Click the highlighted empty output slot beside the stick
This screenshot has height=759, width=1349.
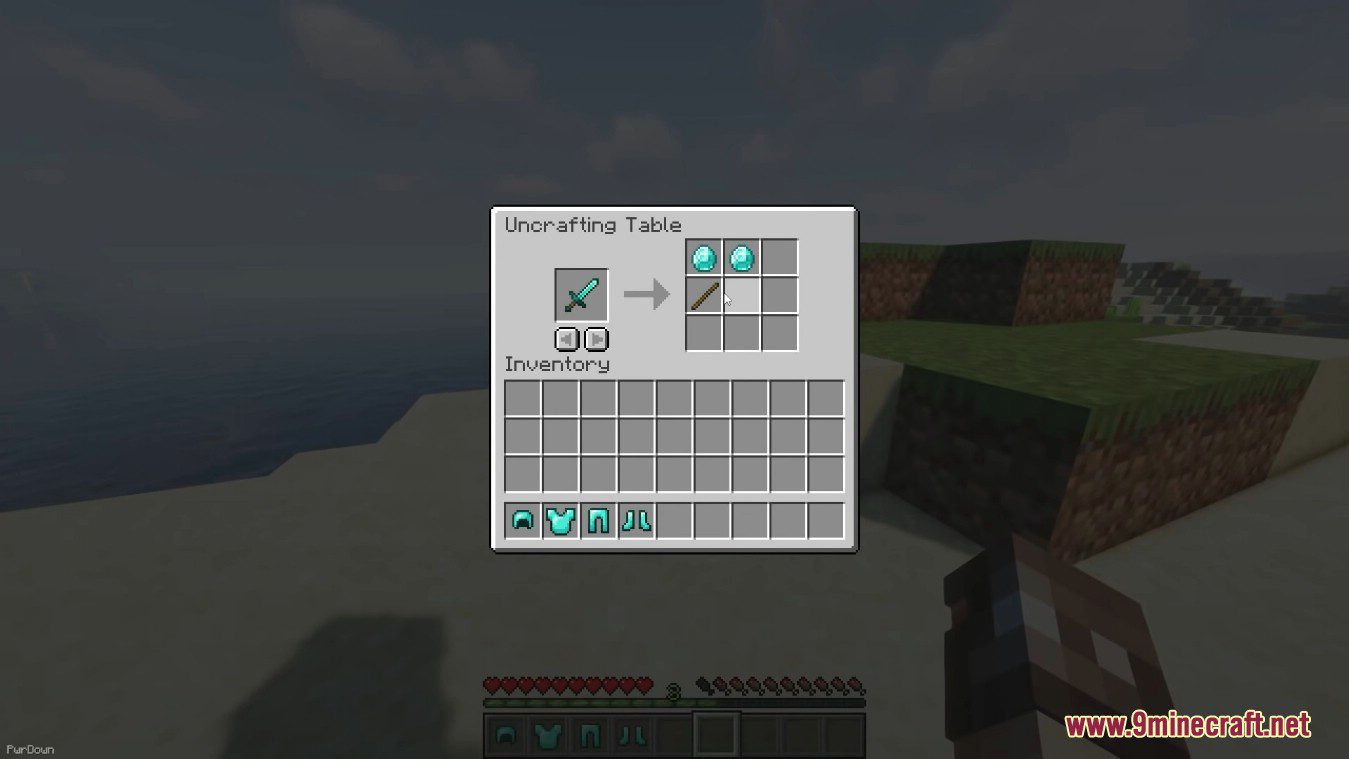(740, 294)
